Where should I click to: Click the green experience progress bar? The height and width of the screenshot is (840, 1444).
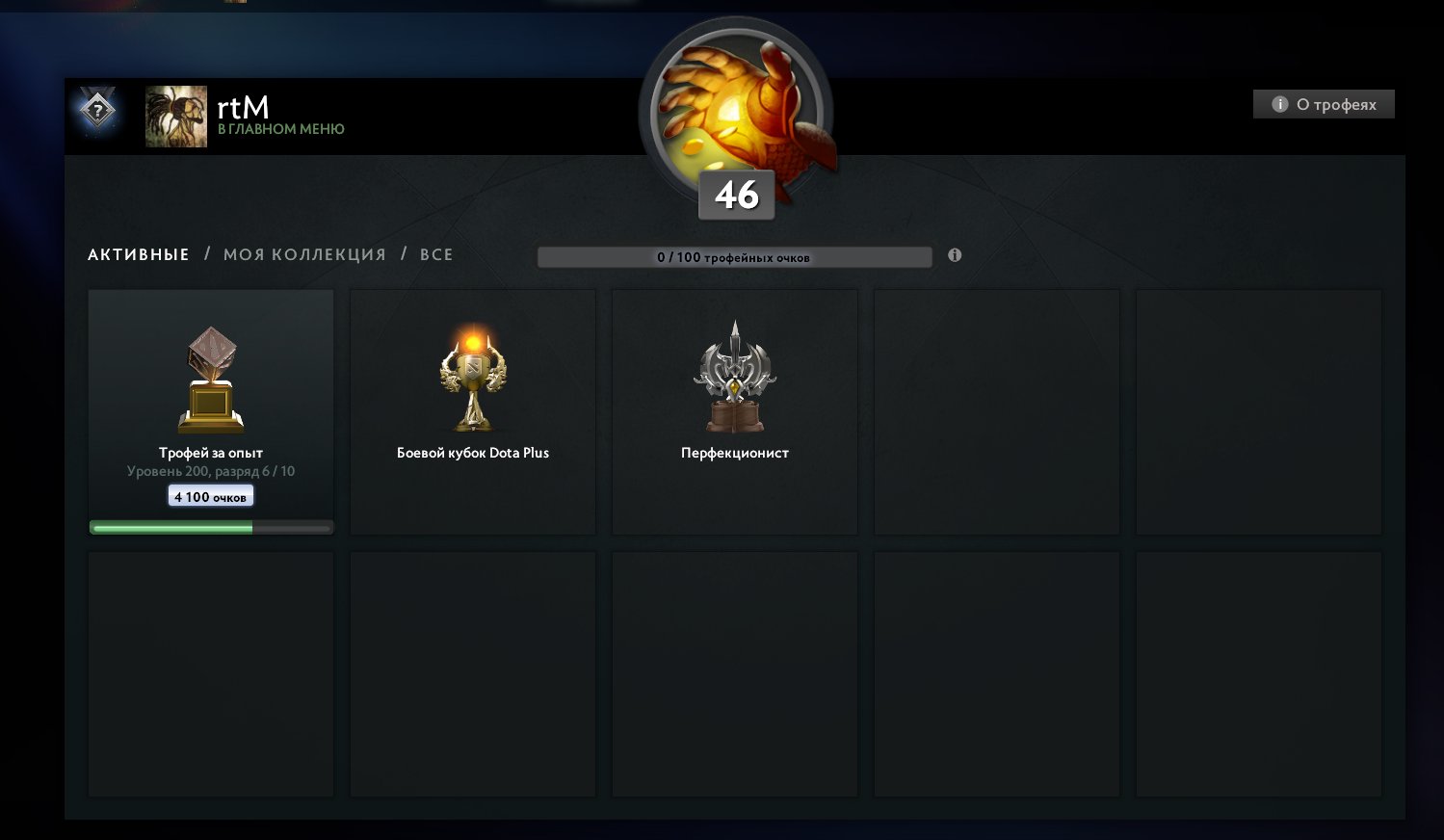(171, 526)
